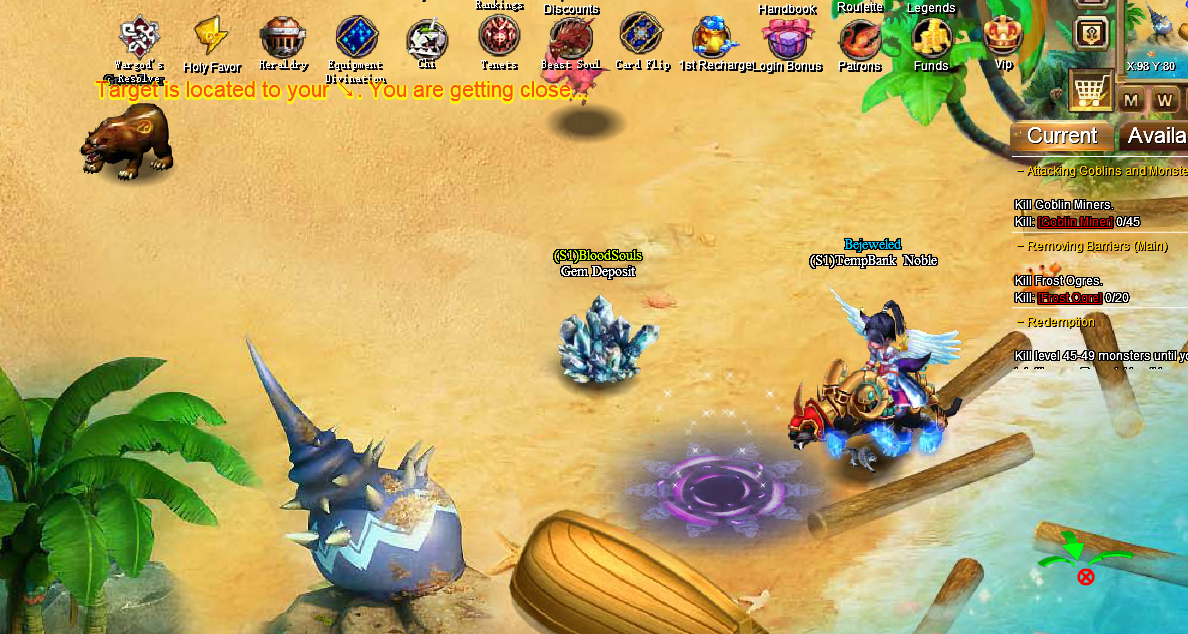Open the 1st Recharge offer

click(714, 38)
